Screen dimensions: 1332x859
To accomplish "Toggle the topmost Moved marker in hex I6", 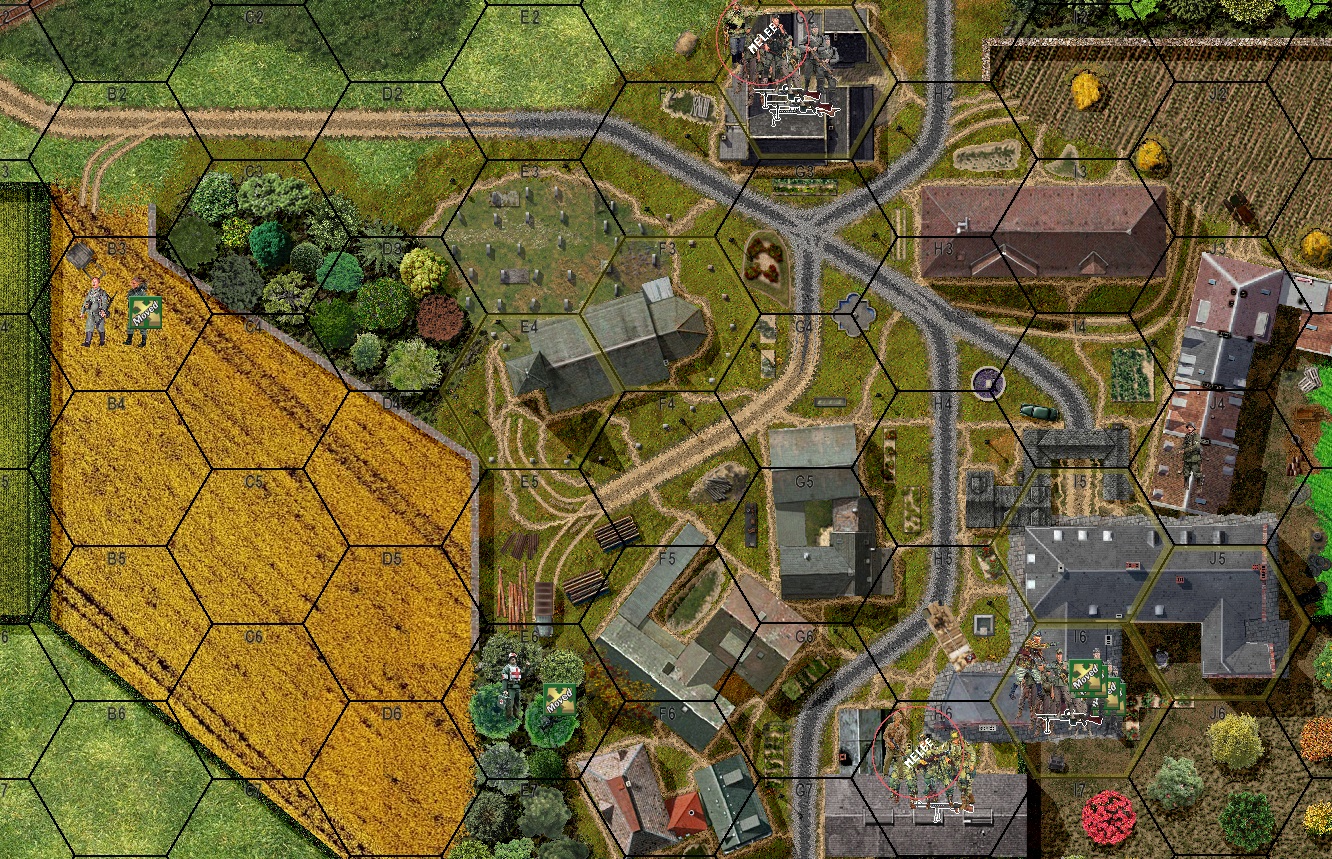I will click(1086, 674).
